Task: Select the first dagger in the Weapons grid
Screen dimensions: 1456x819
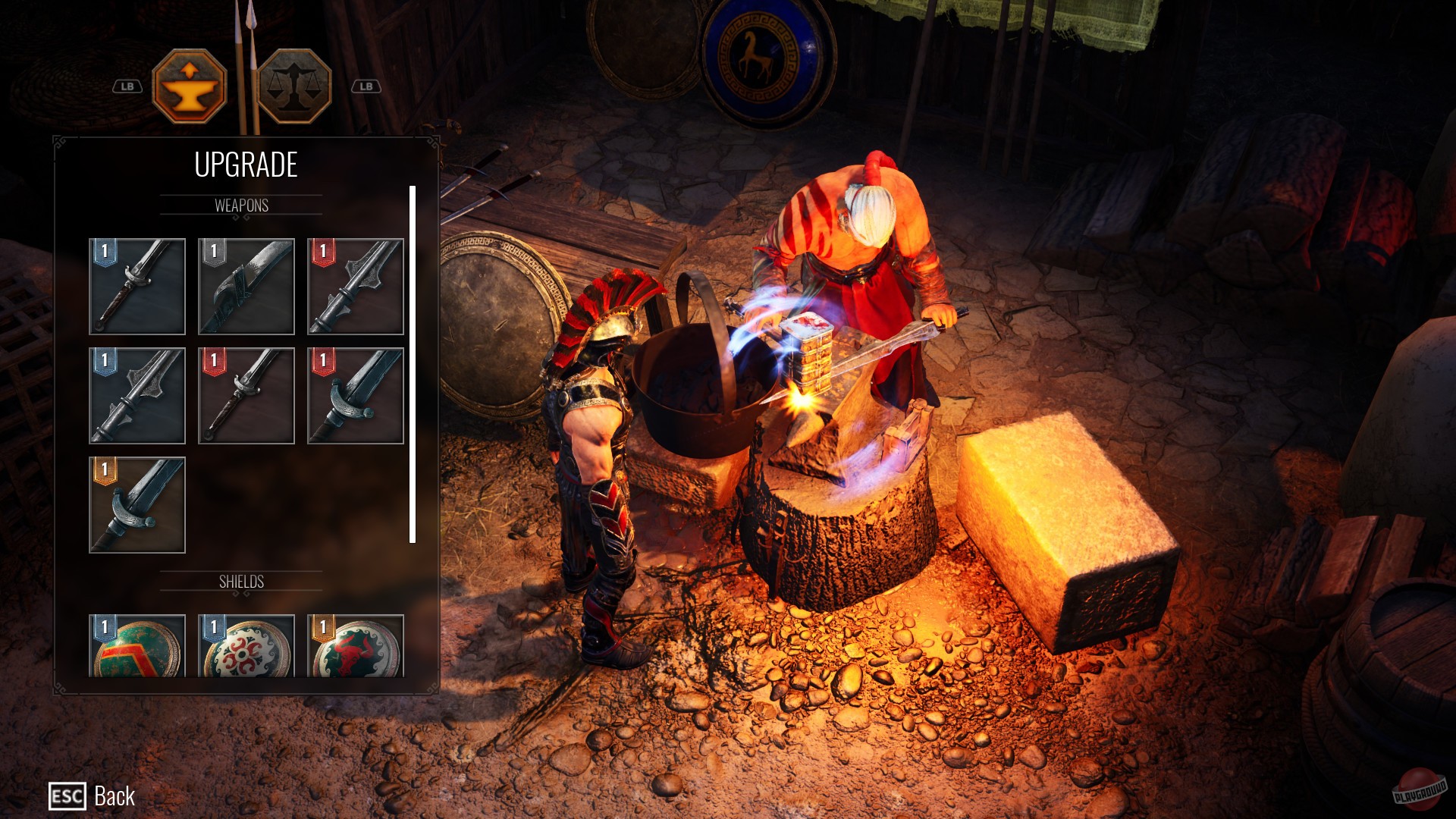Action: (x=137, y=286)
